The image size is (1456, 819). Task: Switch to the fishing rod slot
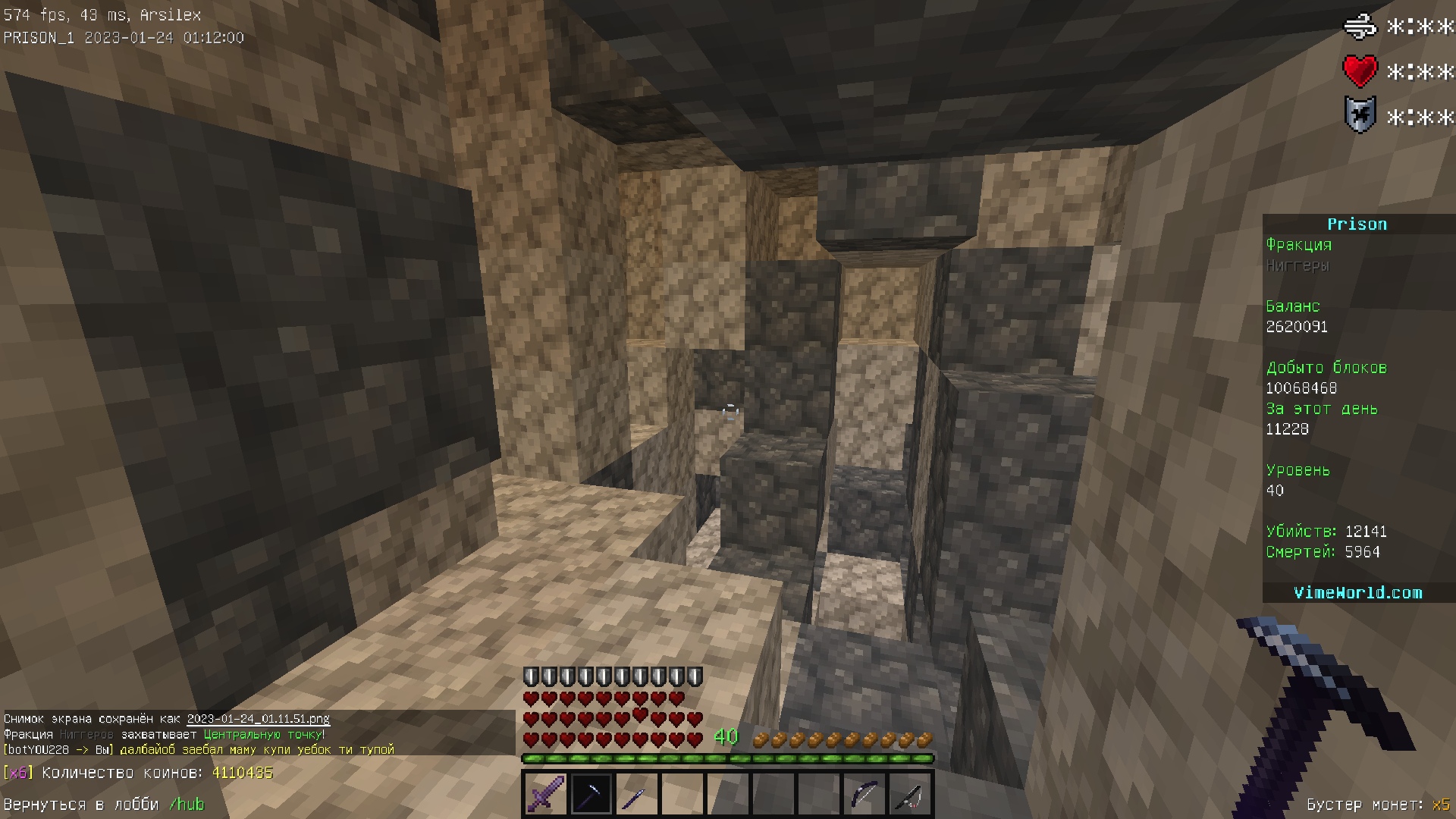click(x=910, y=794)
